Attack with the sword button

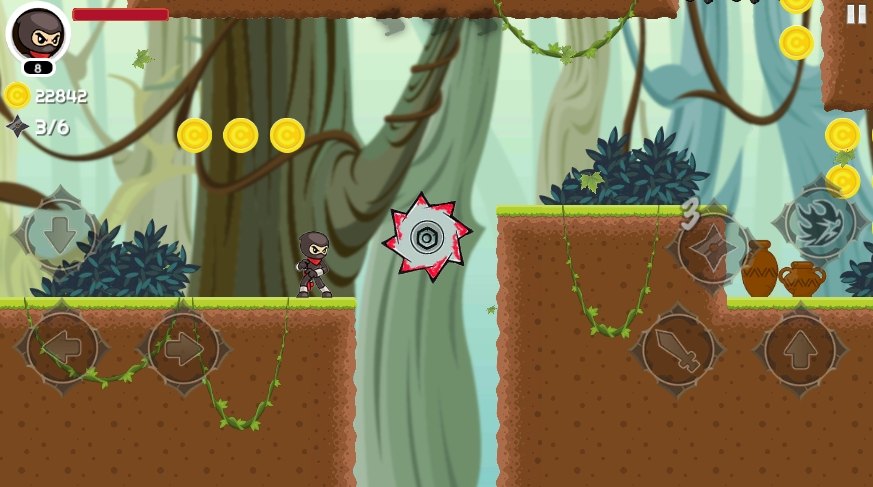pyautogui.click(x=678, y=349)
